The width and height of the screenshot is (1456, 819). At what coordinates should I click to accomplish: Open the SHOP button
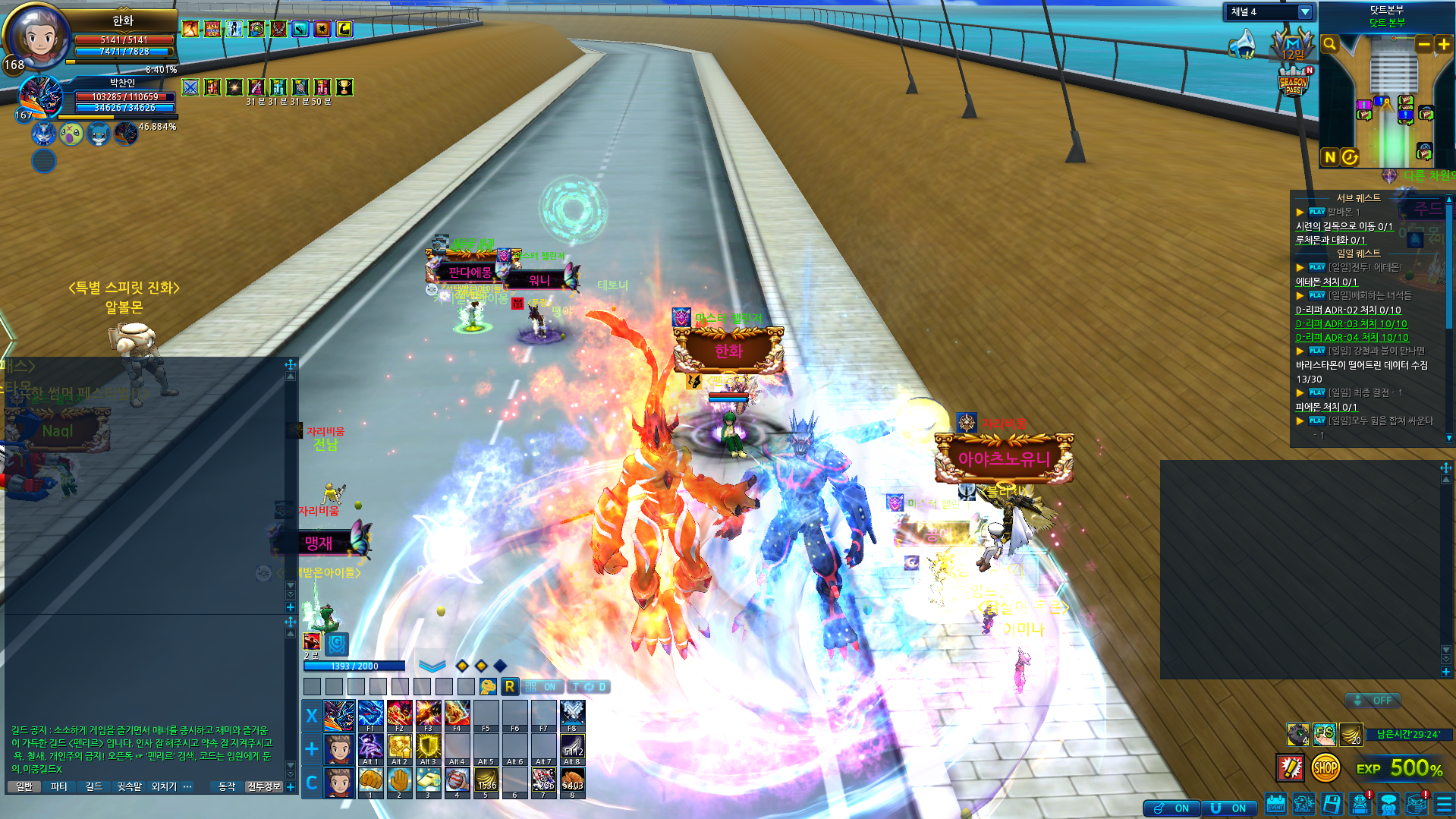(x=1325, y=768)
